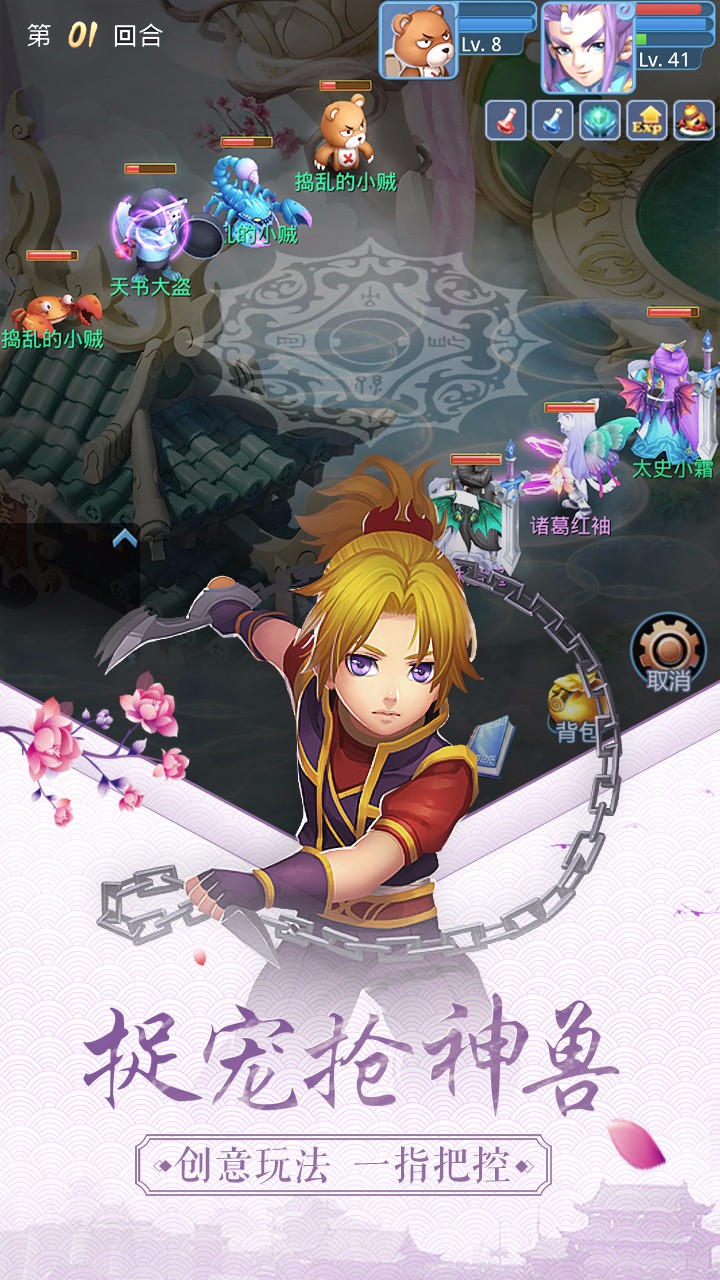Click the red gourd item icon
Viewport: 720px width, 1280px height.
tap(693, 120)
